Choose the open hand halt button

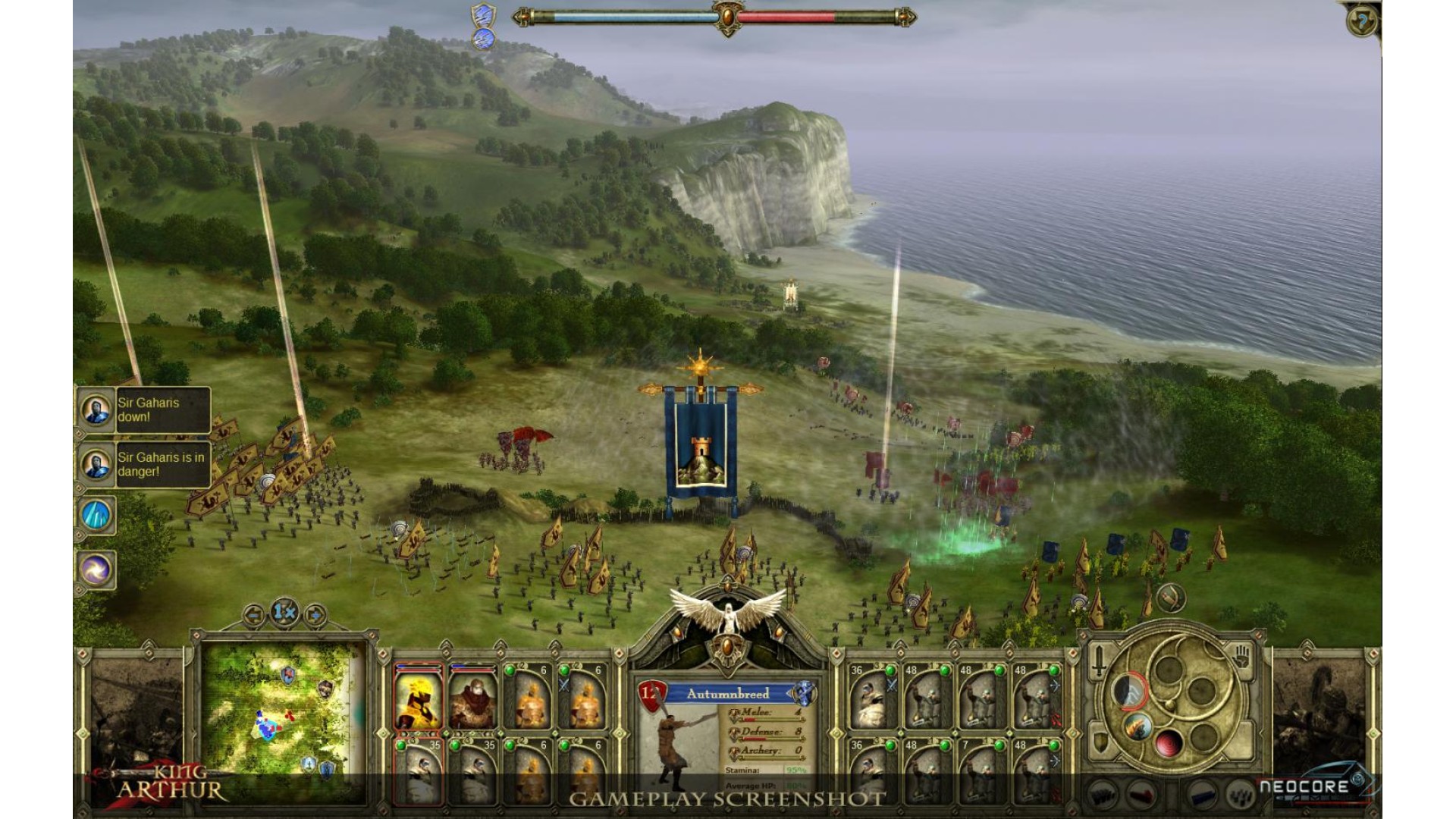pyautogui.click(x=1241, y=657)
